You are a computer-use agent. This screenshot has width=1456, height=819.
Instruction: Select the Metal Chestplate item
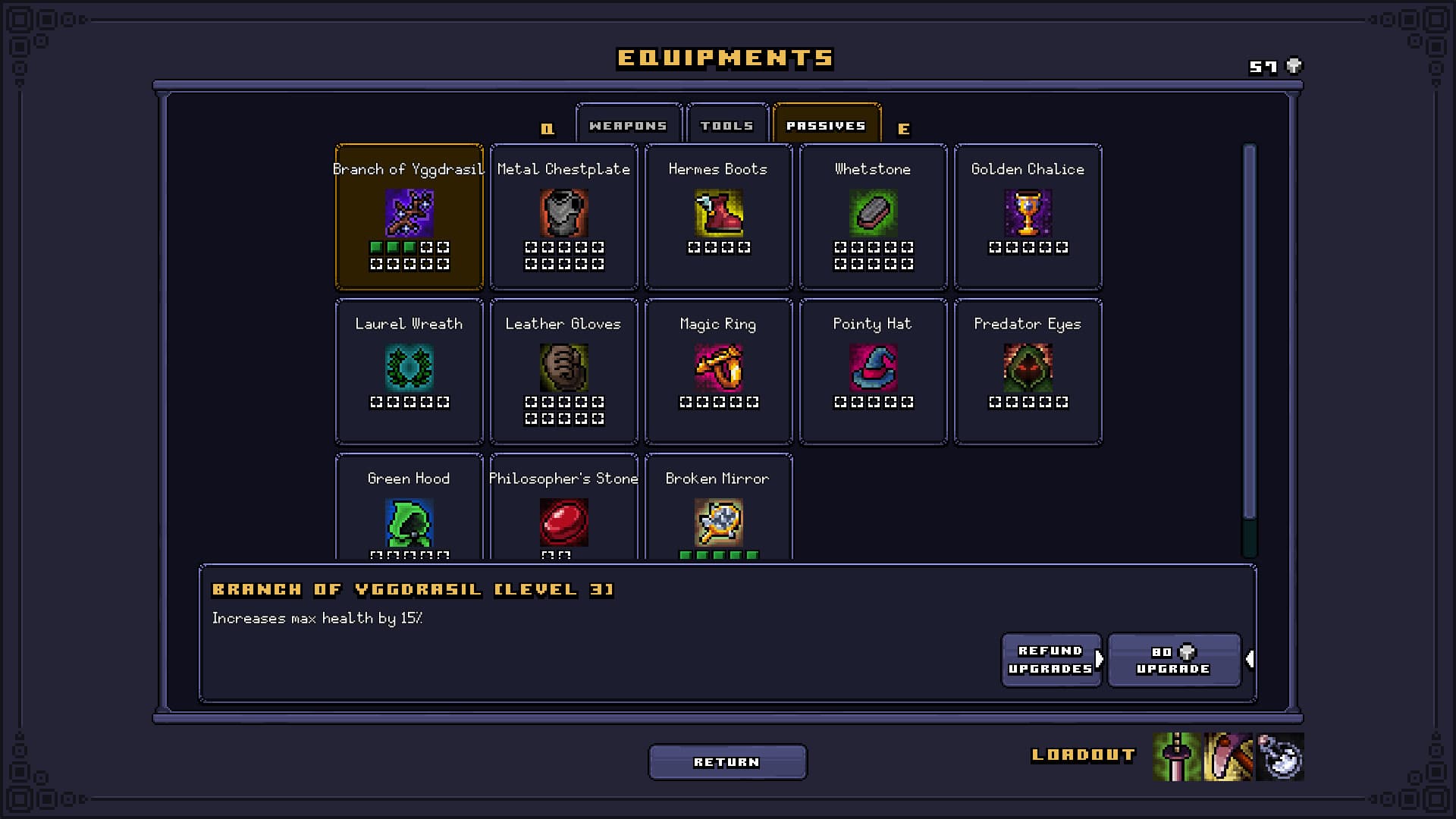pyautogui.click(x=563, y=216)
